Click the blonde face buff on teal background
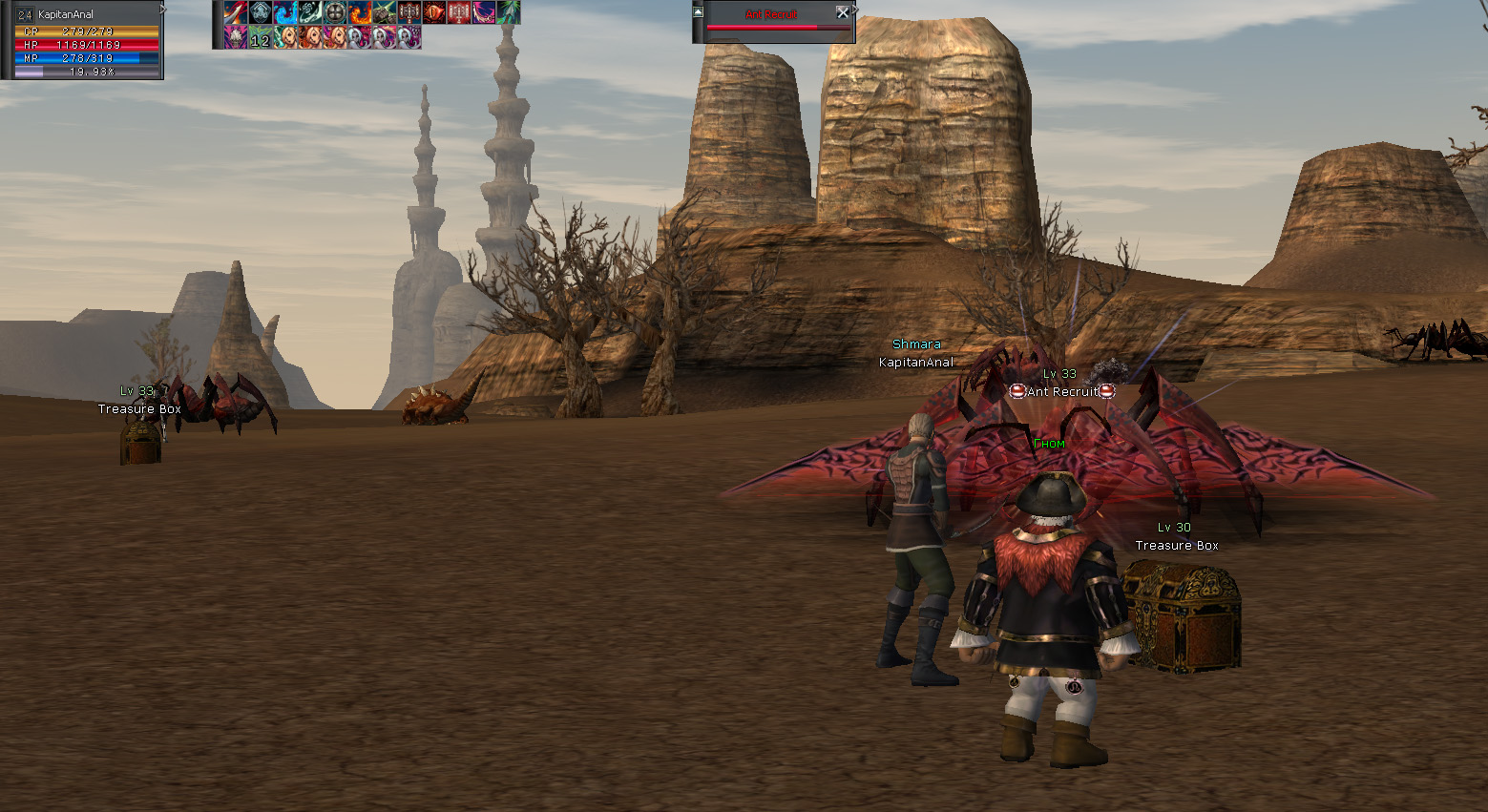 point(285,37)
